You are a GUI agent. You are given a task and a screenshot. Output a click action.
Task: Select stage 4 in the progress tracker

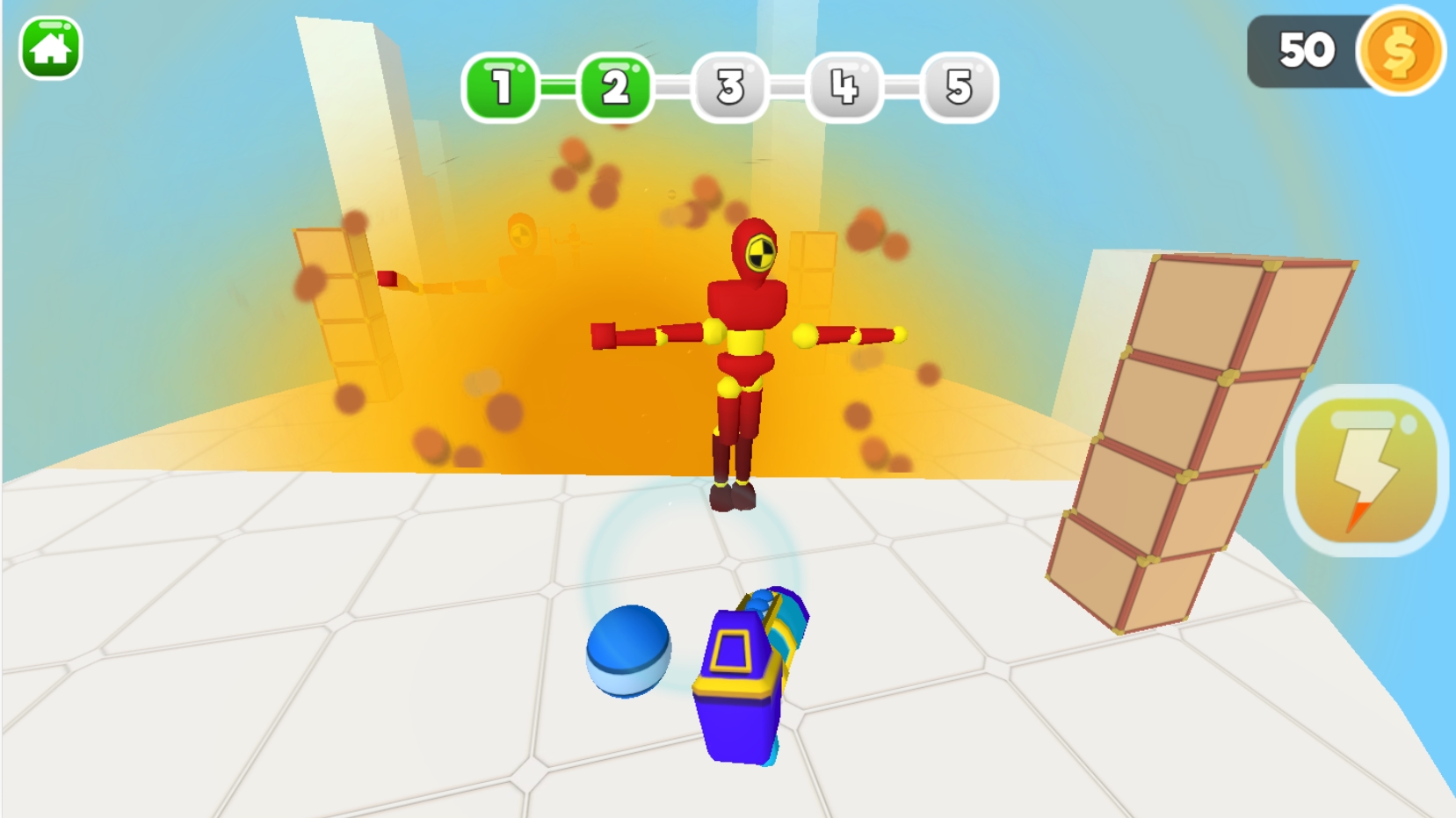pos(844,87)
